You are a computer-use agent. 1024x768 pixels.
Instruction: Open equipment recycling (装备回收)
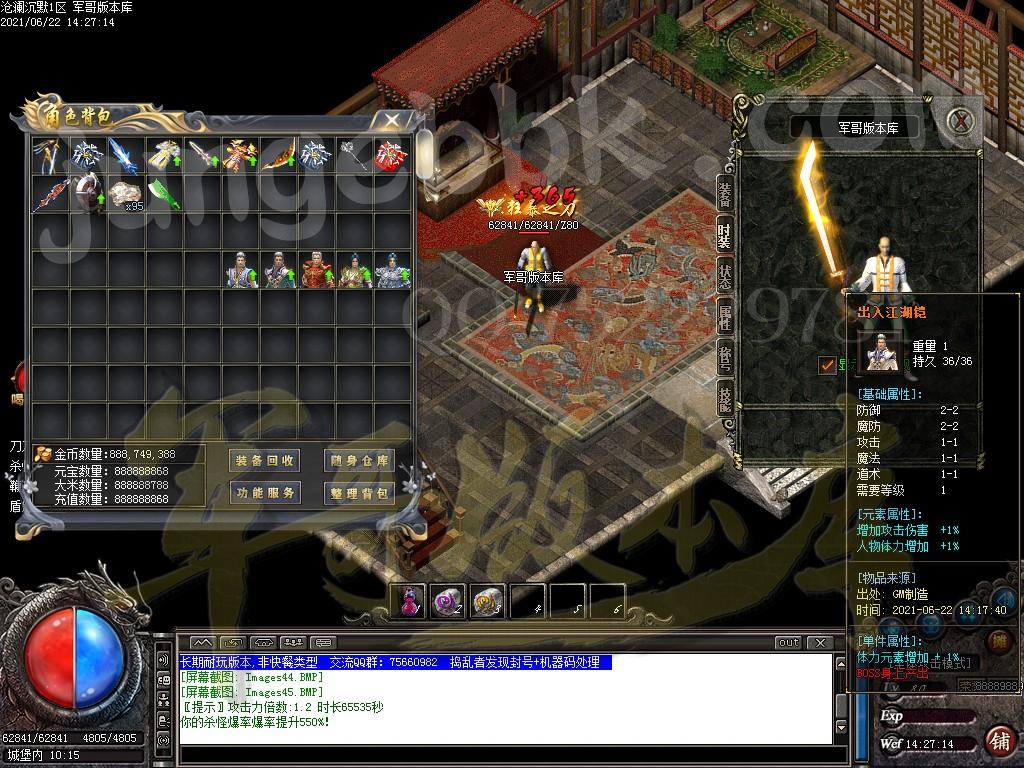264,461
